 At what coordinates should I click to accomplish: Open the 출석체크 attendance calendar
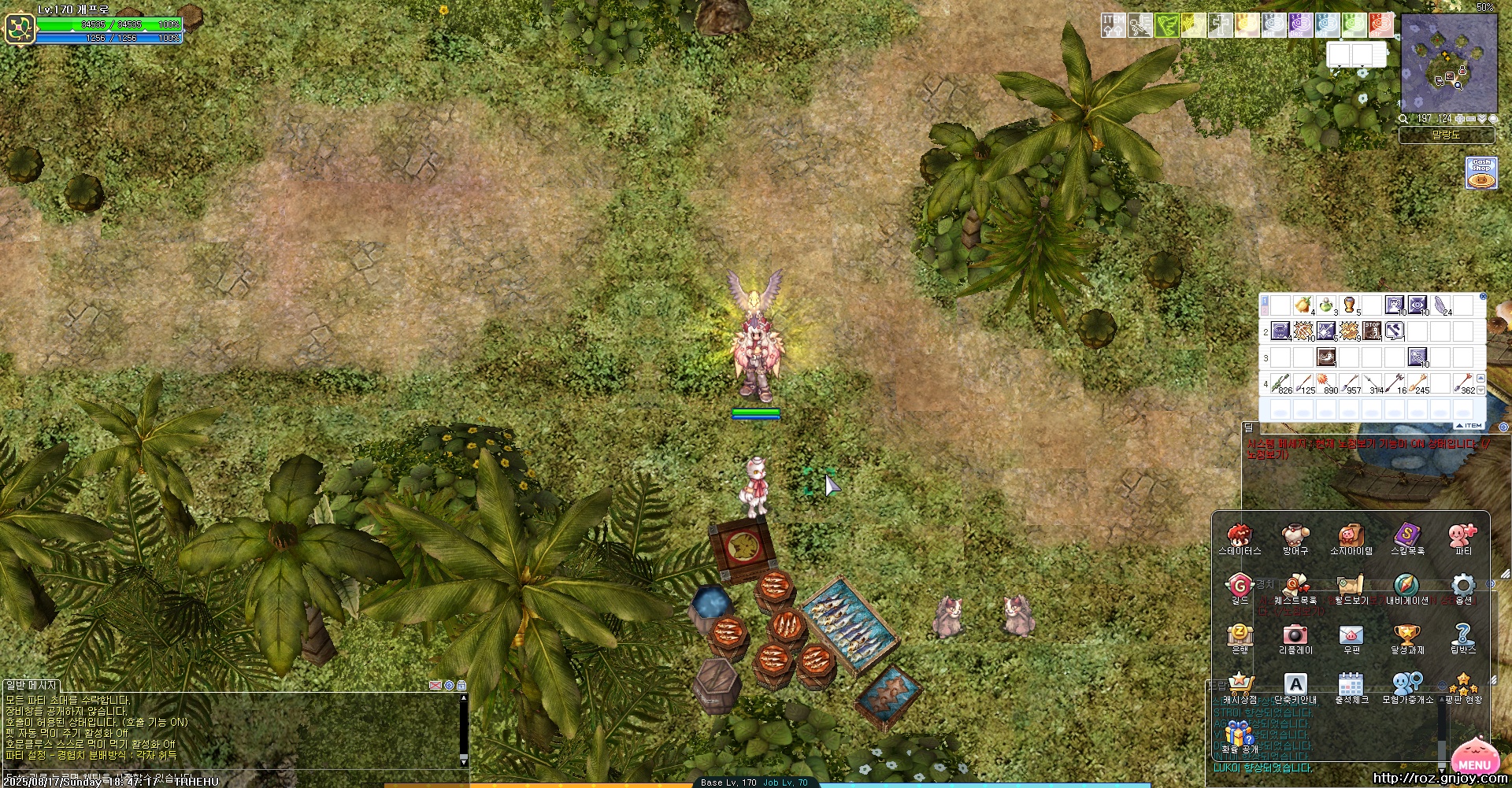point(1351,685)
